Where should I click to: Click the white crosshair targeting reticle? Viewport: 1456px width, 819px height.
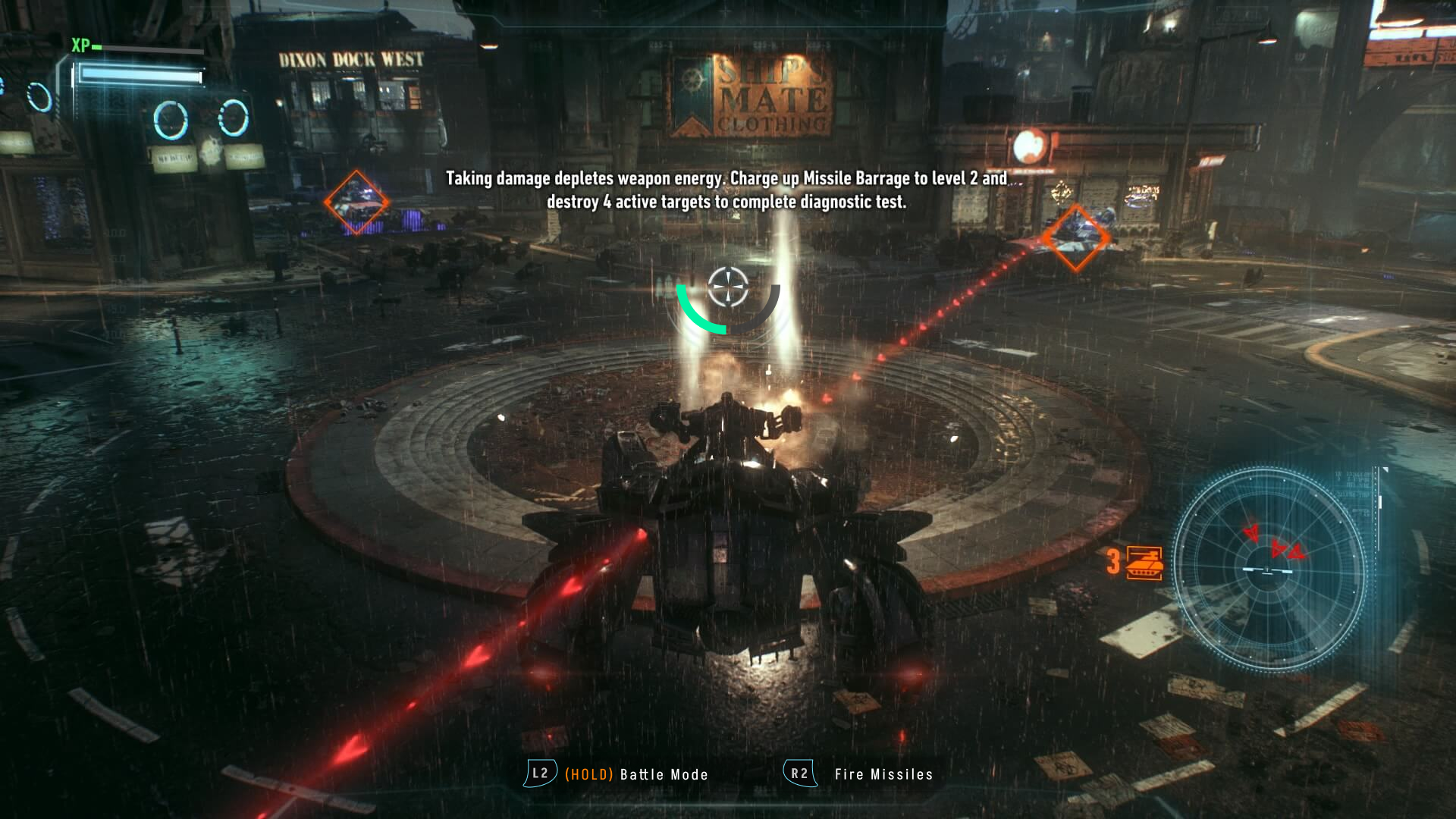click(x=728, y=287)
